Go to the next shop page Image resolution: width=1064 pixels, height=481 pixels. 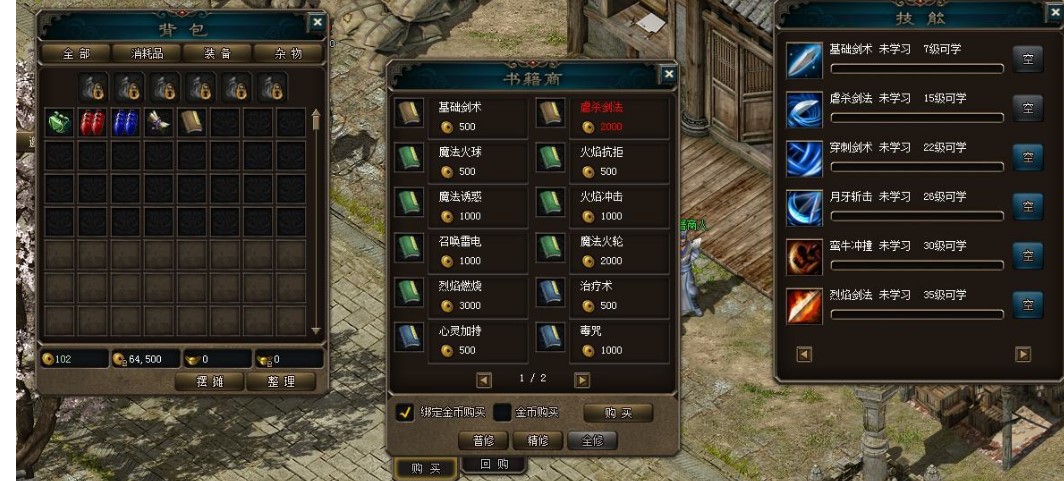pyautogui.click(x=582, y=379)
